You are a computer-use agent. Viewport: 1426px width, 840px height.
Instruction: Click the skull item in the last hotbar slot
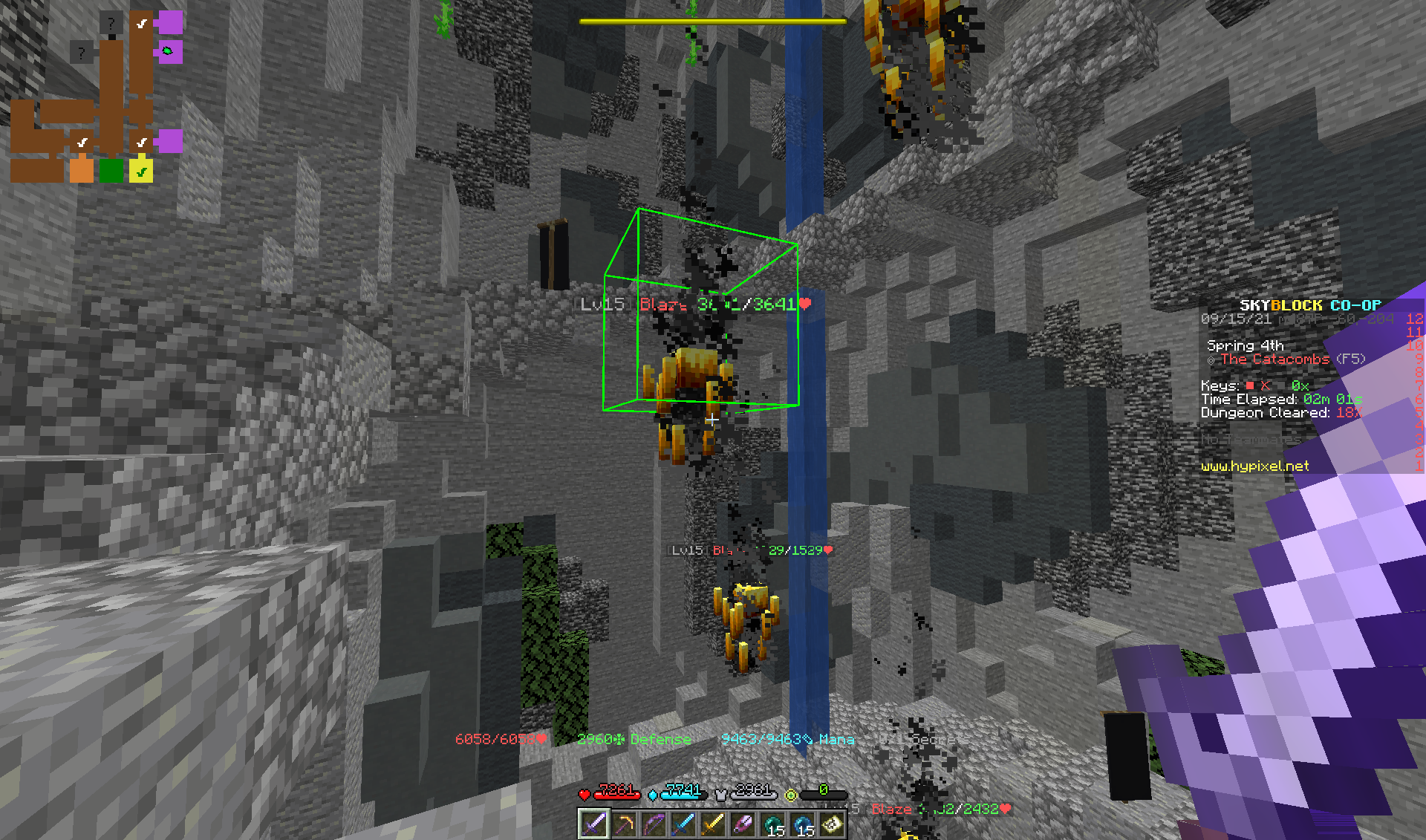[832, 824]
